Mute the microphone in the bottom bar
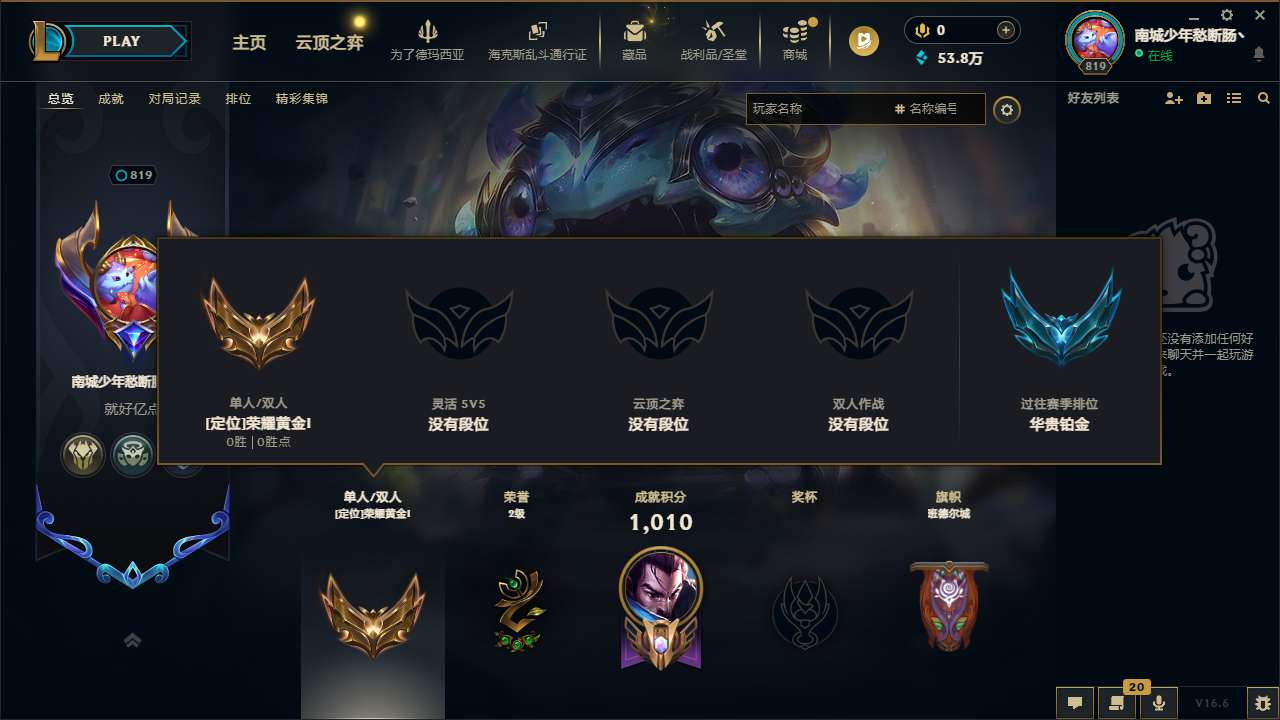This screenshot has width=1280, height=720. [x=1159, y=703]
